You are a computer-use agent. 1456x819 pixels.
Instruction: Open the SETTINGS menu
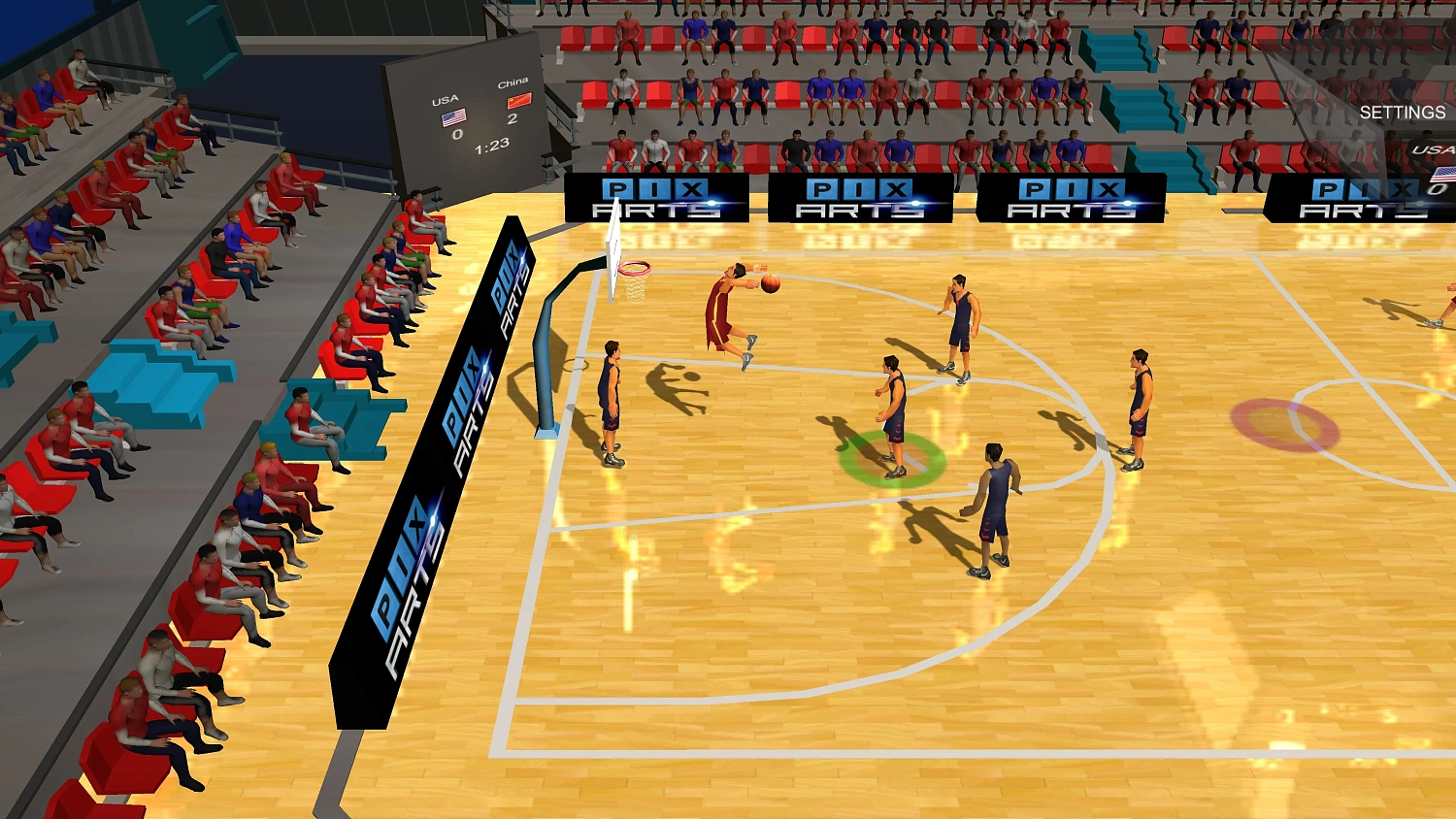(1404, 112)
